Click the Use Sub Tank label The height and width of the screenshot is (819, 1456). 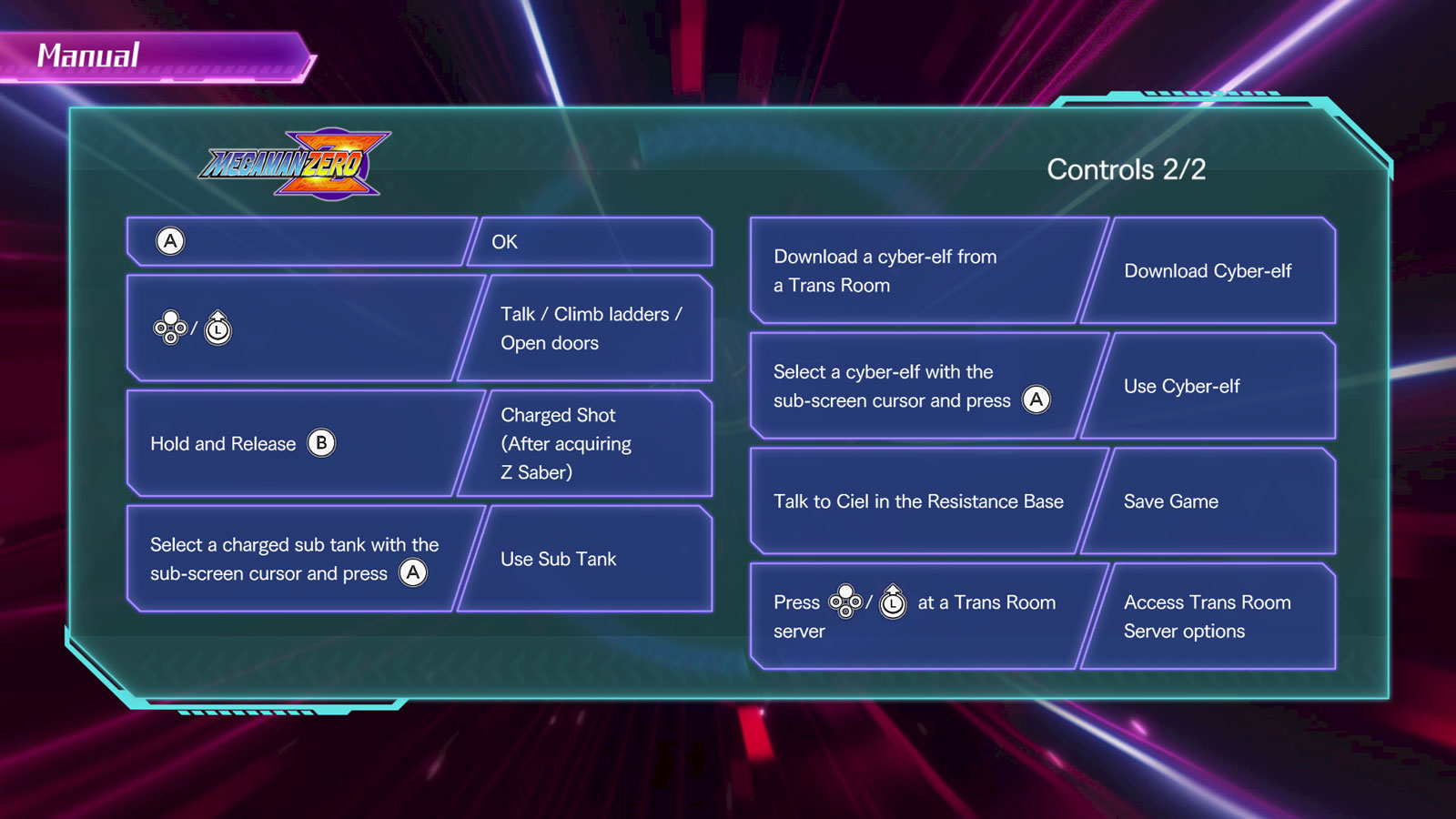coord(556,559)
